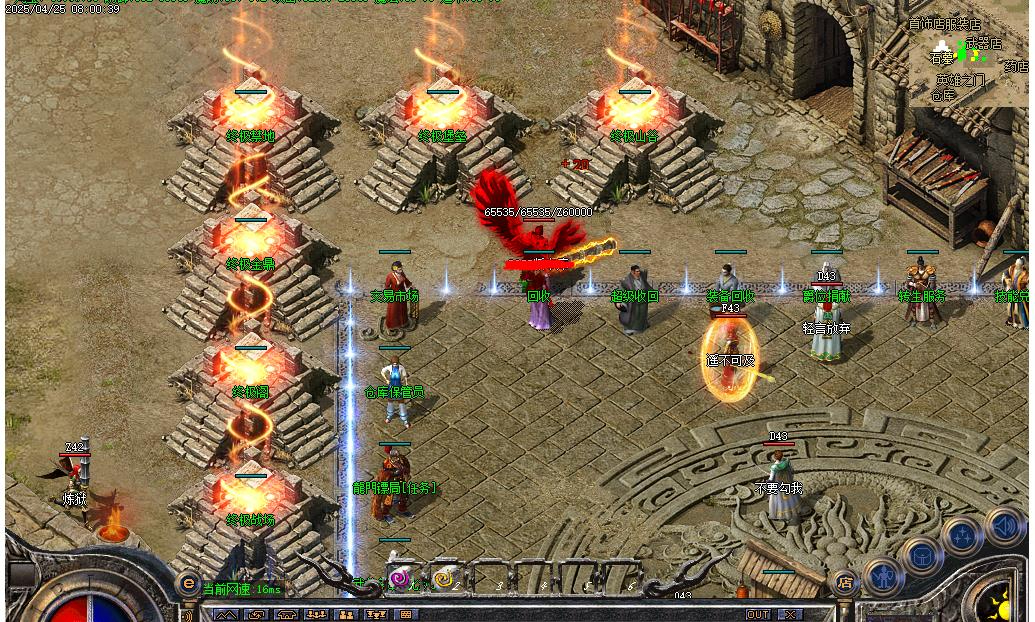Open the skills panel with sparkle icon
This screenshot has width=1035, height=622.
[962, 536]
